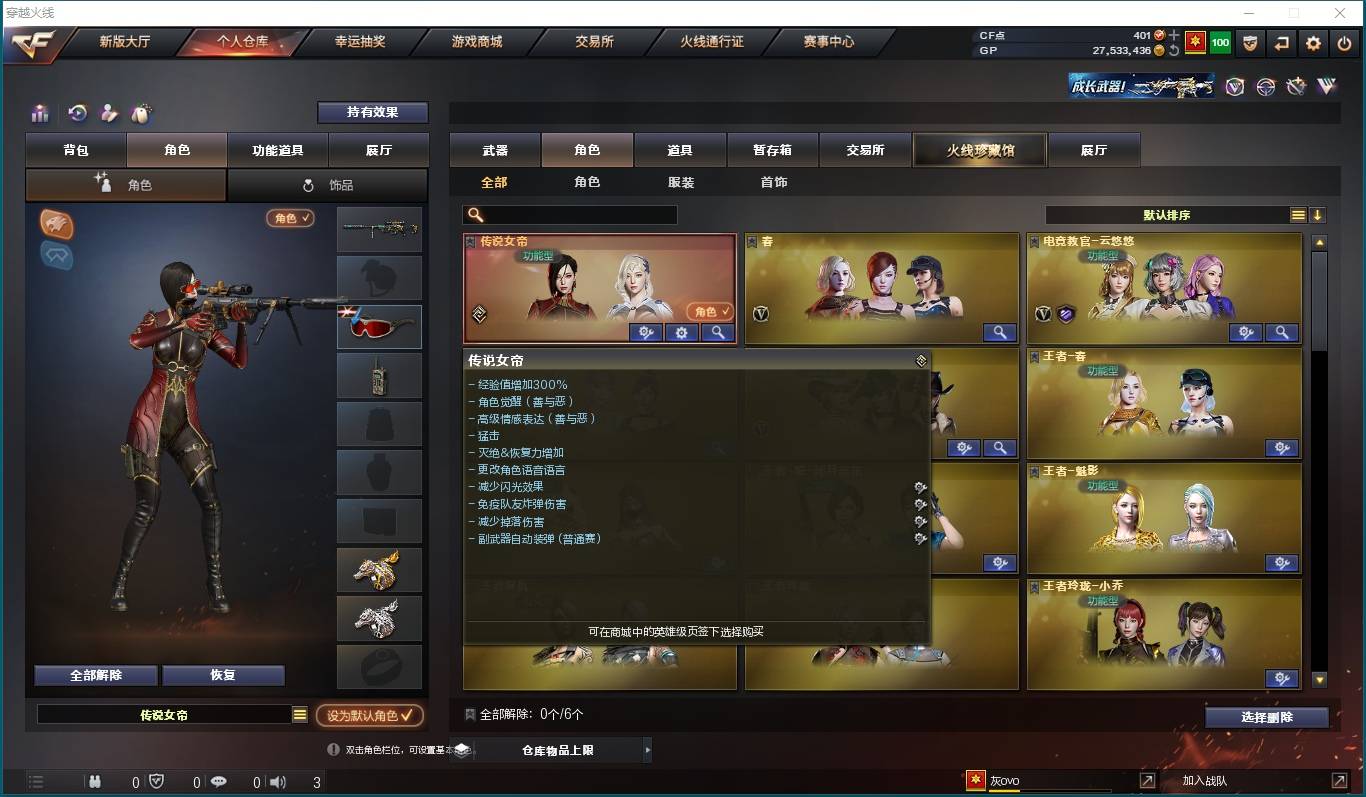Click the pet/doll icon in the top-left row
This screenshot has width=1366, height=797.
point(142,113)
